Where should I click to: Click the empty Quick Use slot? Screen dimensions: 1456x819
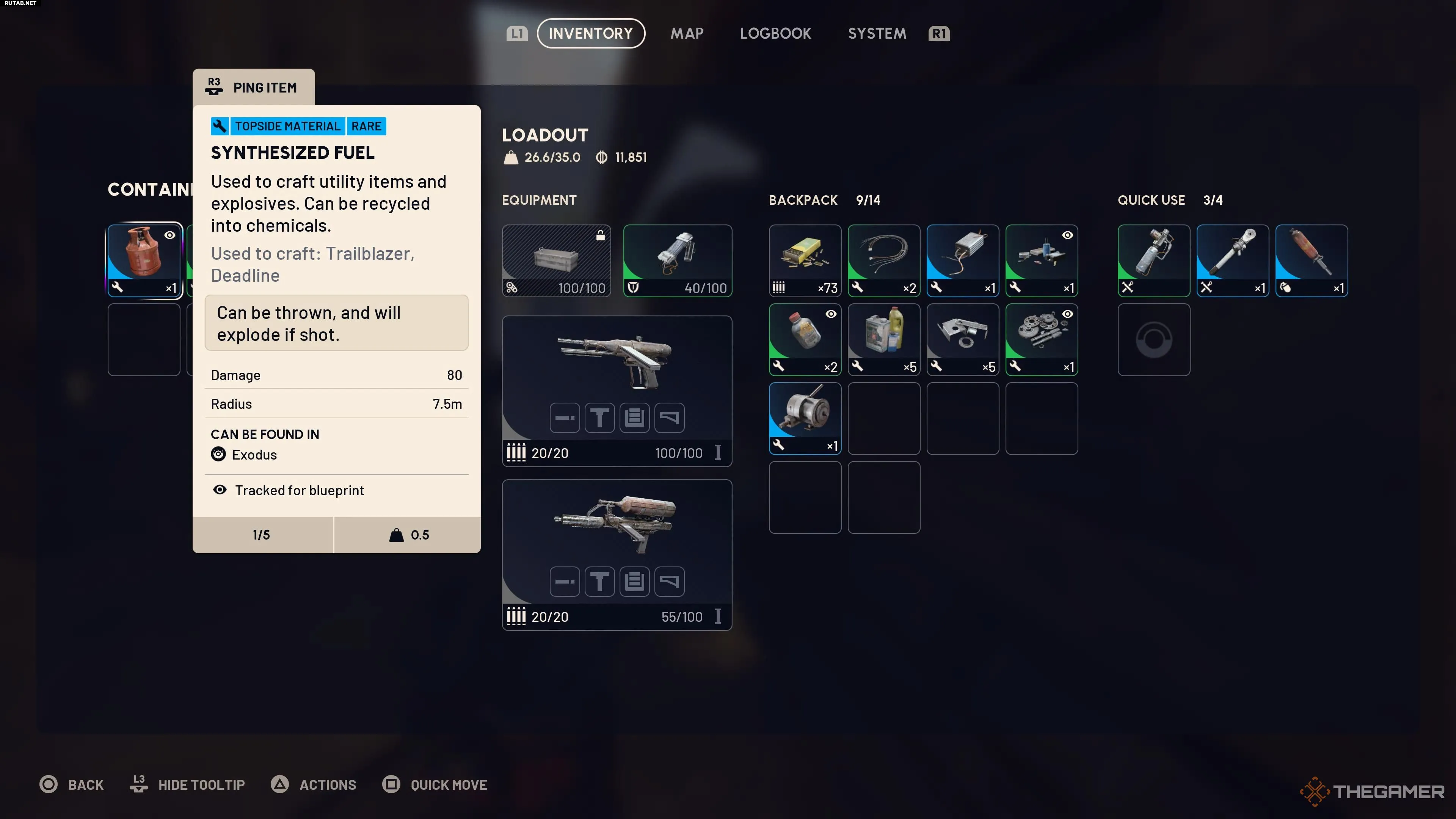pos(1153,339)
